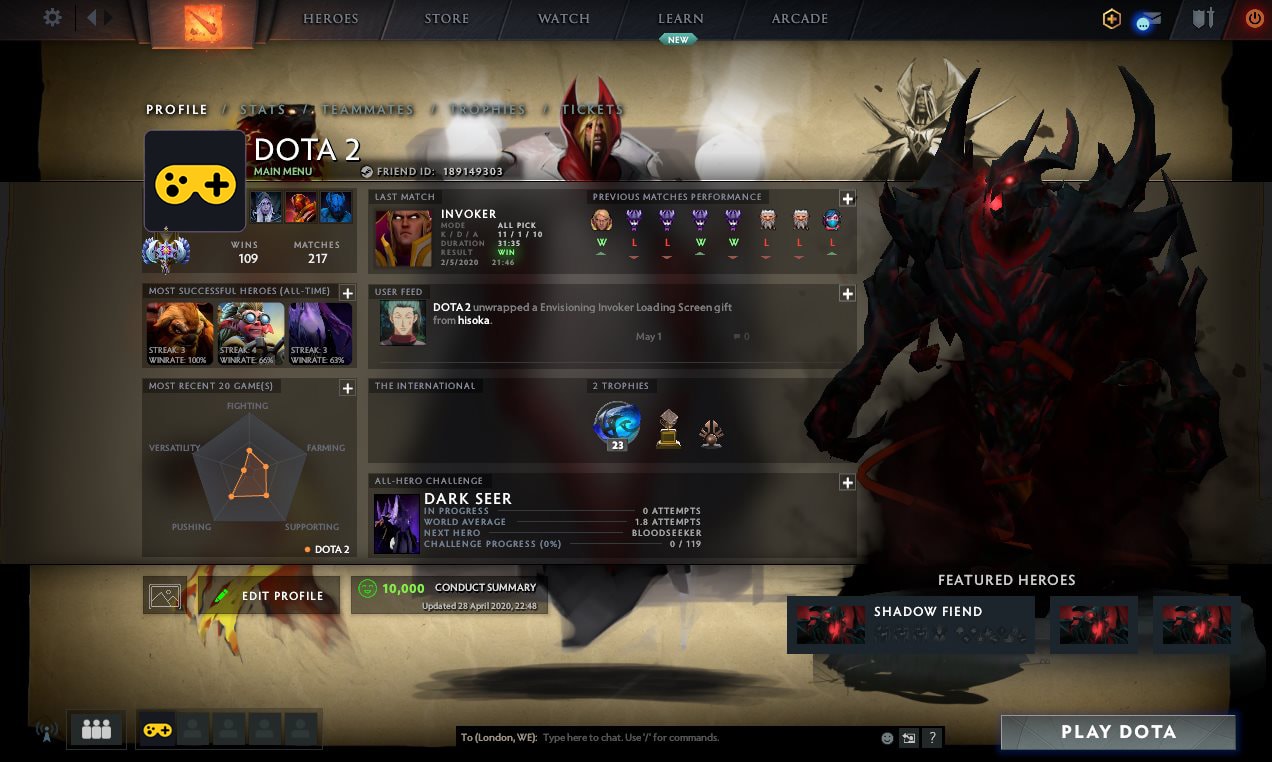
Task: Quit the game with the power button
Action: coord(1254,18)
